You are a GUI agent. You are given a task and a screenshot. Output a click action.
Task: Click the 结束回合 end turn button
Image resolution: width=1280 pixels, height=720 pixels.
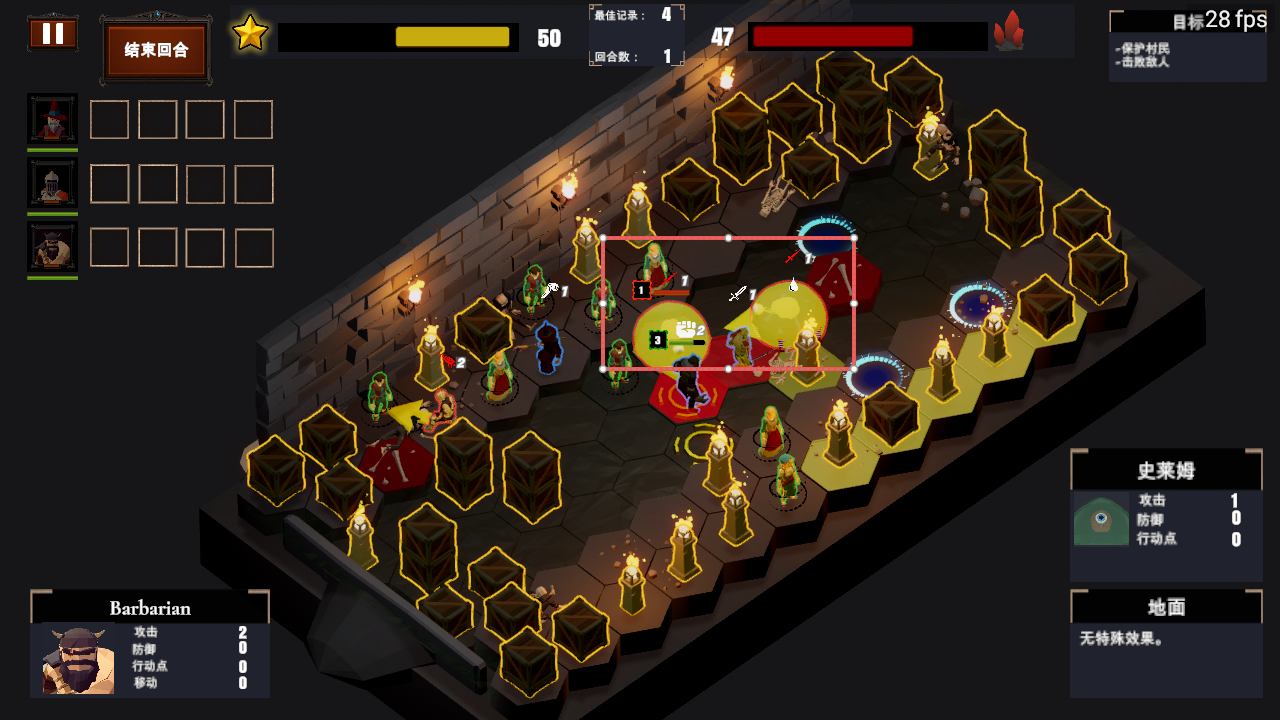tap(156, 50)
